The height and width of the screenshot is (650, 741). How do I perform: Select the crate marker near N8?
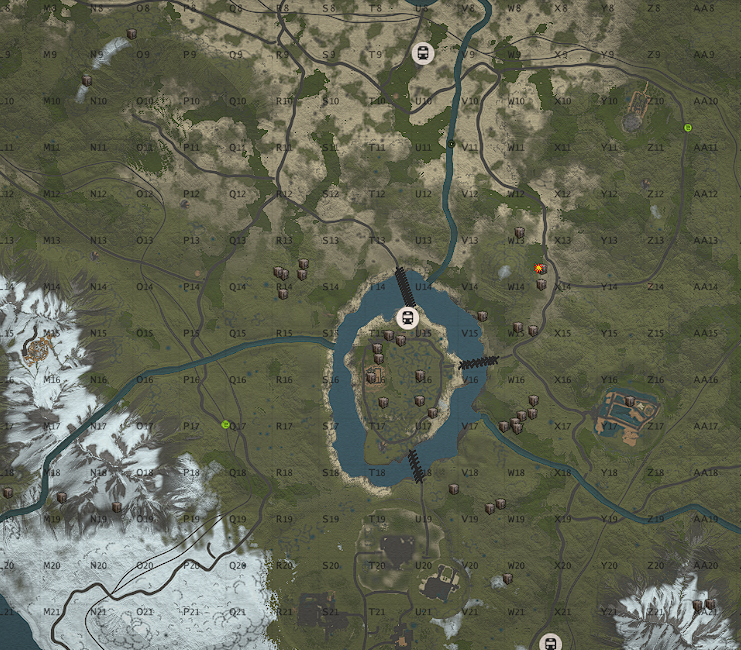coord(131,35)
